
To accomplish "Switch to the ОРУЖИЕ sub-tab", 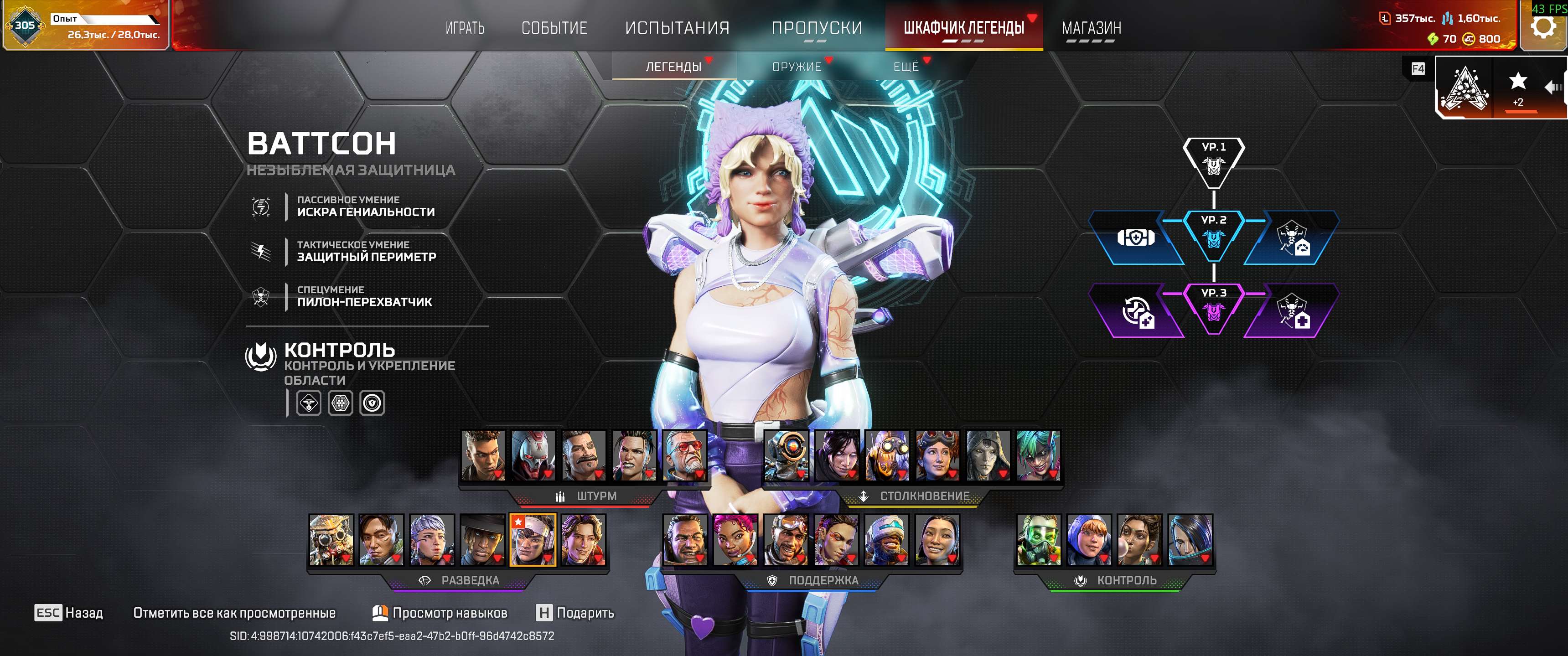I will tap(796, 67).
